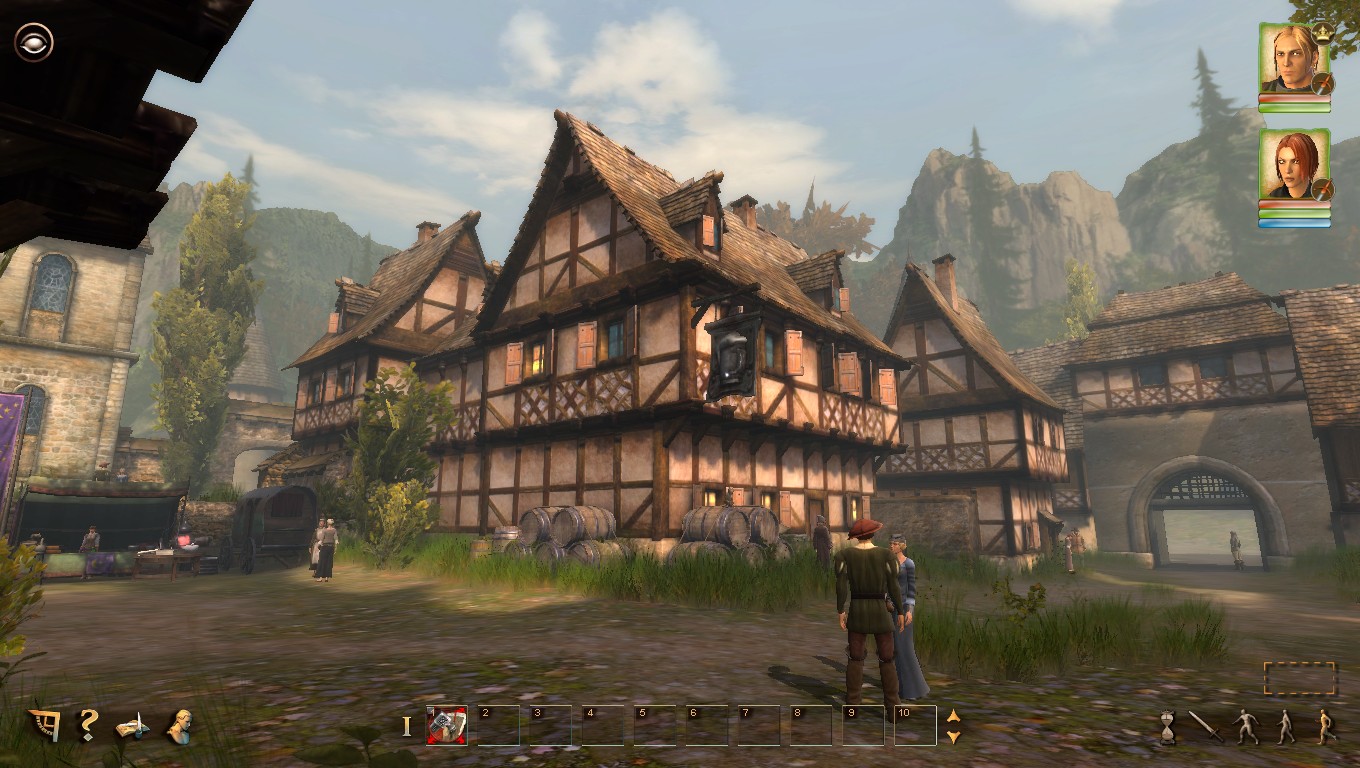Toggle weapons drawn on the male hero's portrait
The height and width of the screenshot is (768, 1360).
click(1322, 82)
